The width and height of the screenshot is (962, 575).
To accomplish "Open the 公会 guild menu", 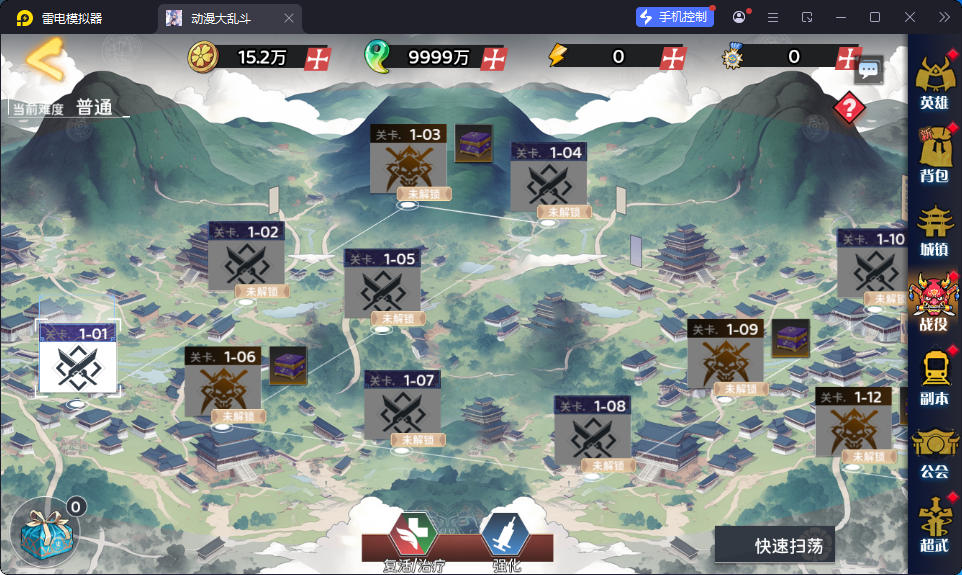I will coord(933,451).
